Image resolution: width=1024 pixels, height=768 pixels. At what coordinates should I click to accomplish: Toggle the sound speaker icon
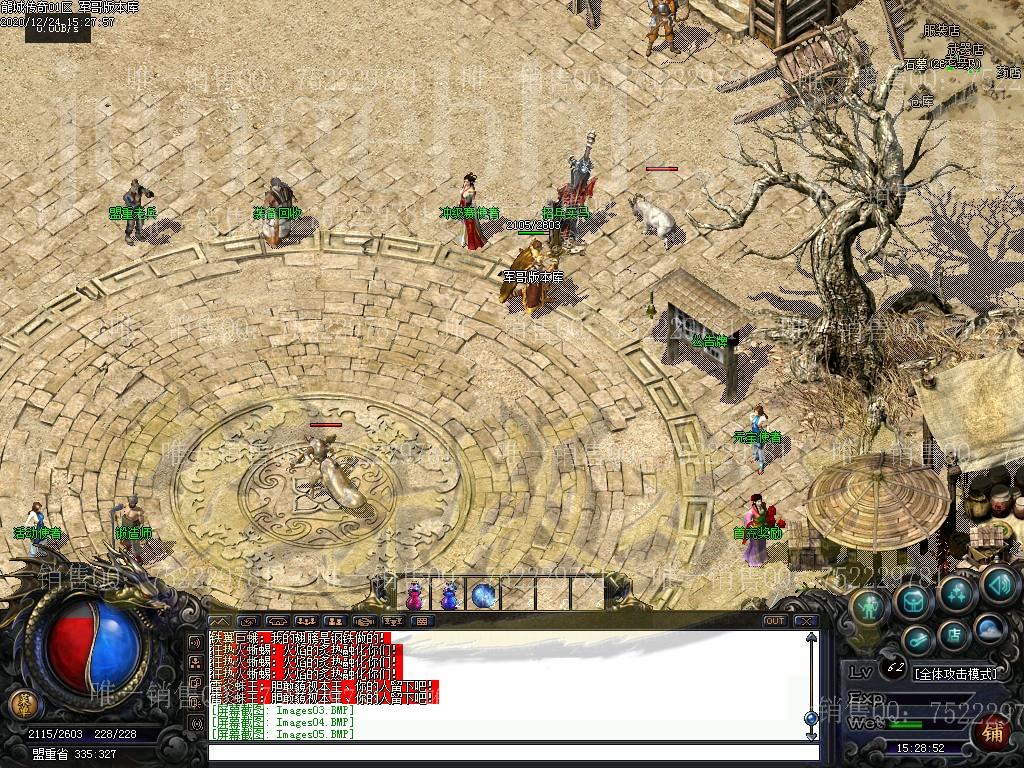999,585
